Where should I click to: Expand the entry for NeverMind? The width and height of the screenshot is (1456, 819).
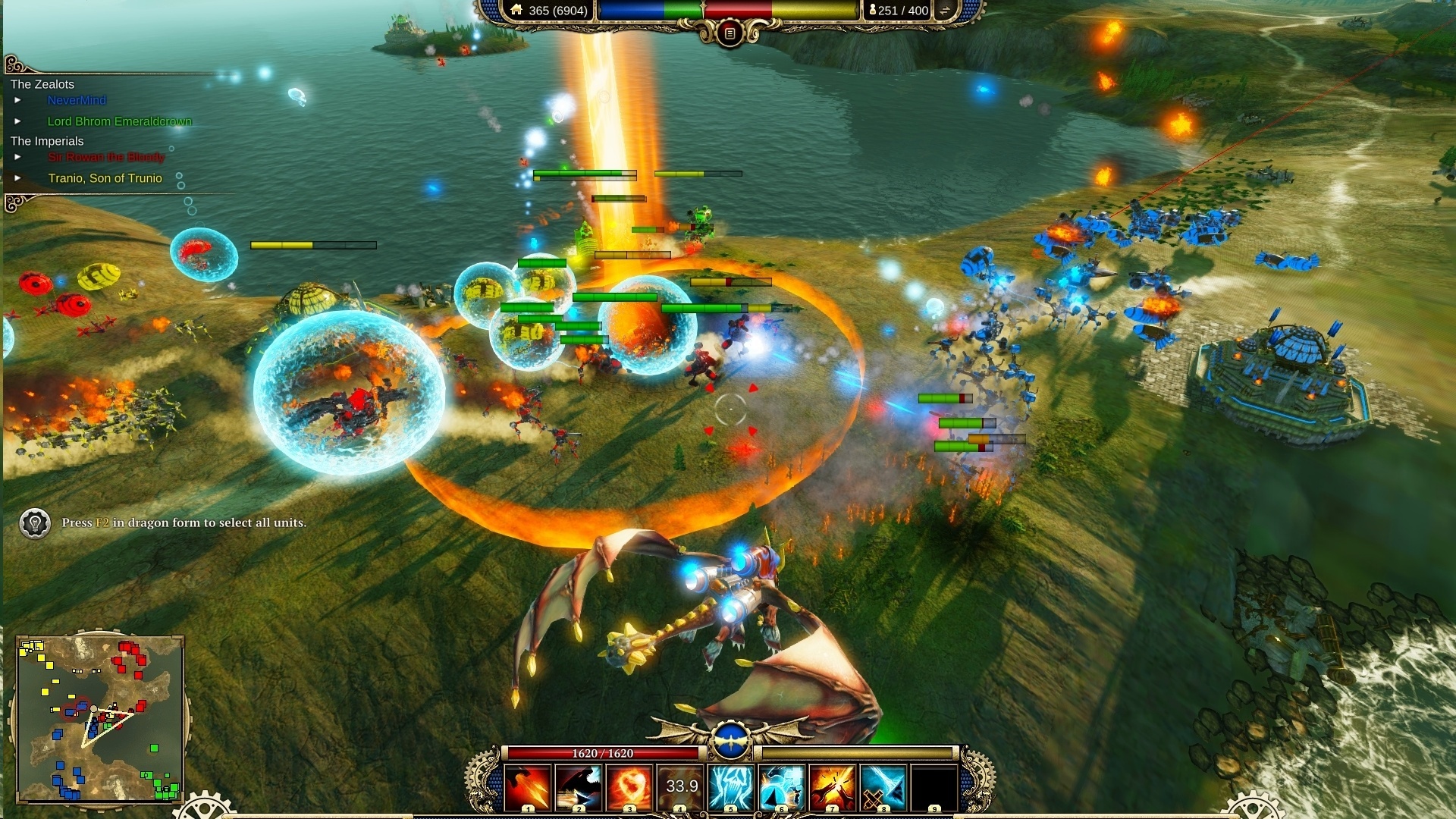tap(19, 99)
